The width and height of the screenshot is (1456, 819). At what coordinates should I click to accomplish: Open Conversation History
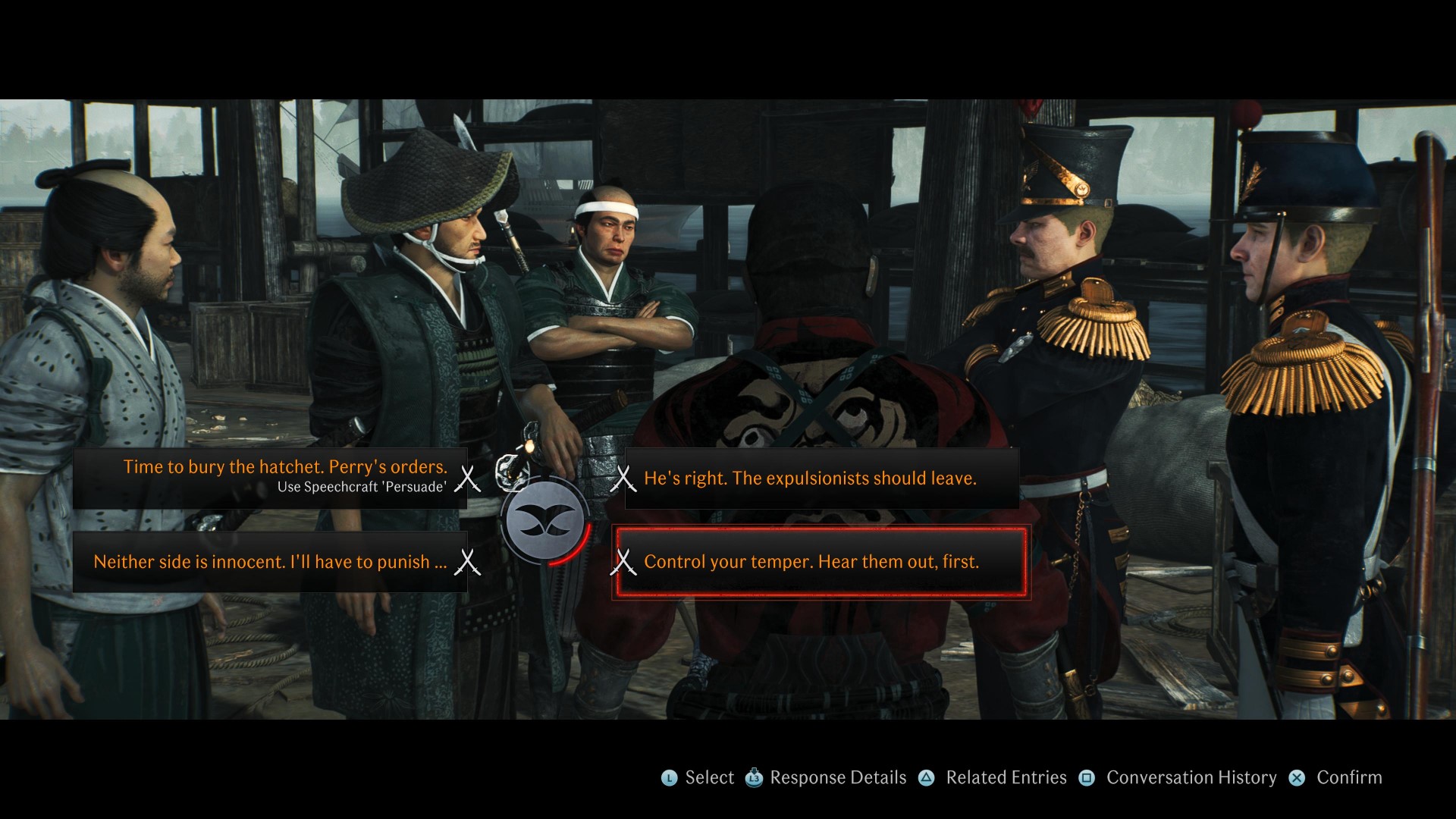pos(1191,777)
